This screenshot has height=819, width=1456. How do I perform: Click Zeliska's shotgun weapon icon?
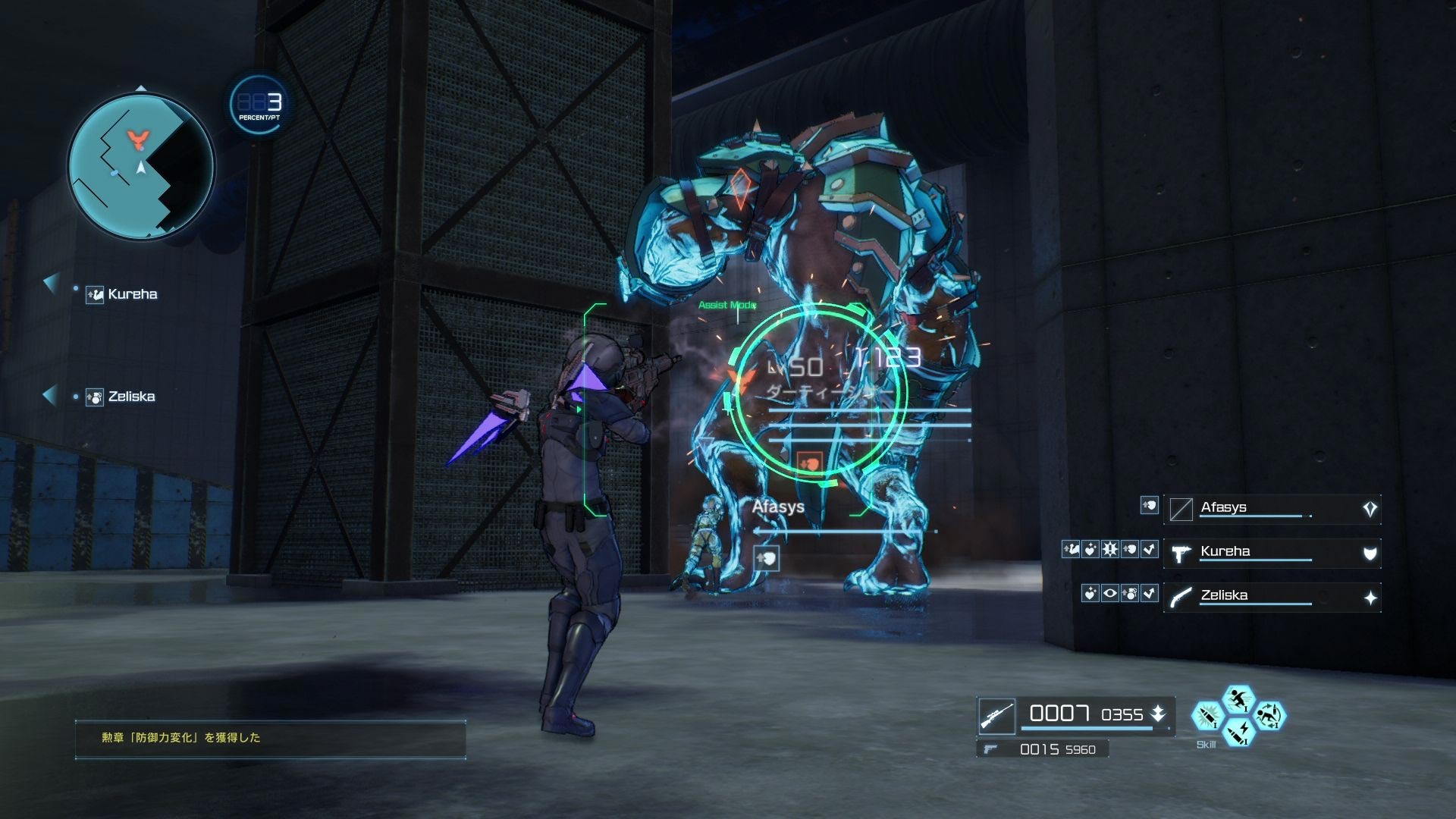(1181, 598)
